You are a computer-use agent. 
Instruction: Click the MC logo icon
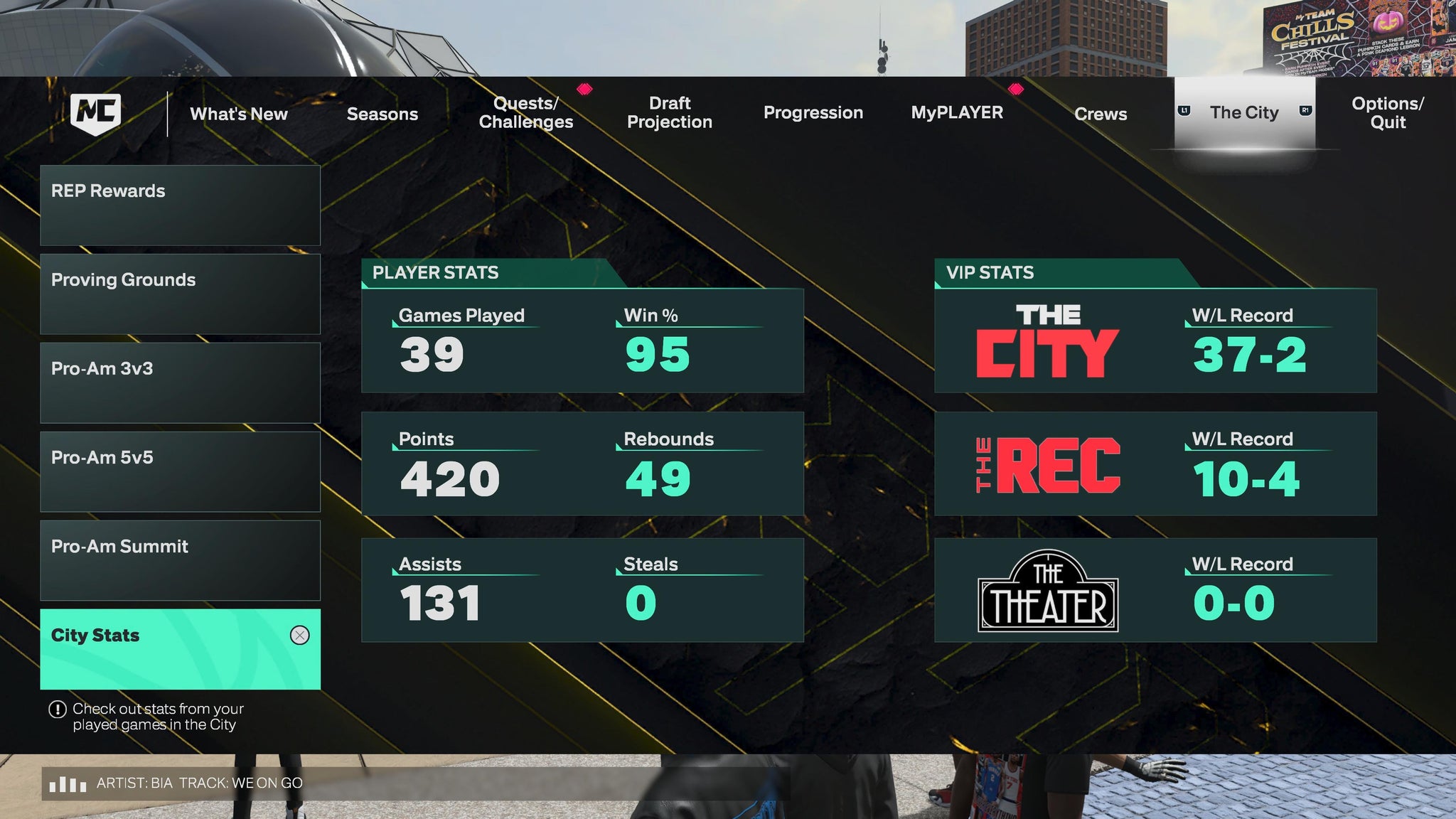[x=96, y=114]
